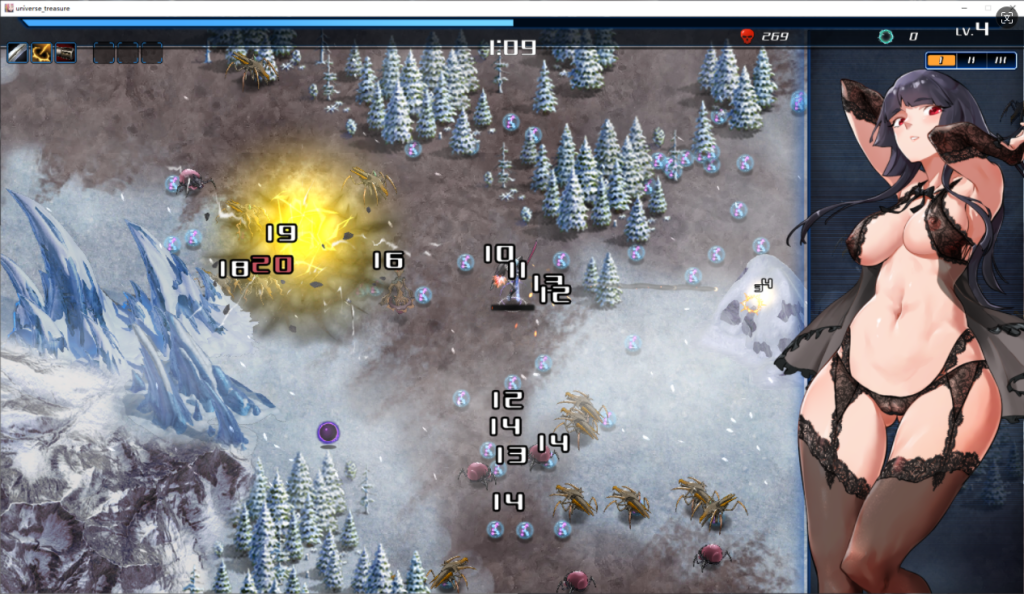Viewport: 1024px width, 594px height.
Task: Switch to the I selector tab
Action: 941,60
